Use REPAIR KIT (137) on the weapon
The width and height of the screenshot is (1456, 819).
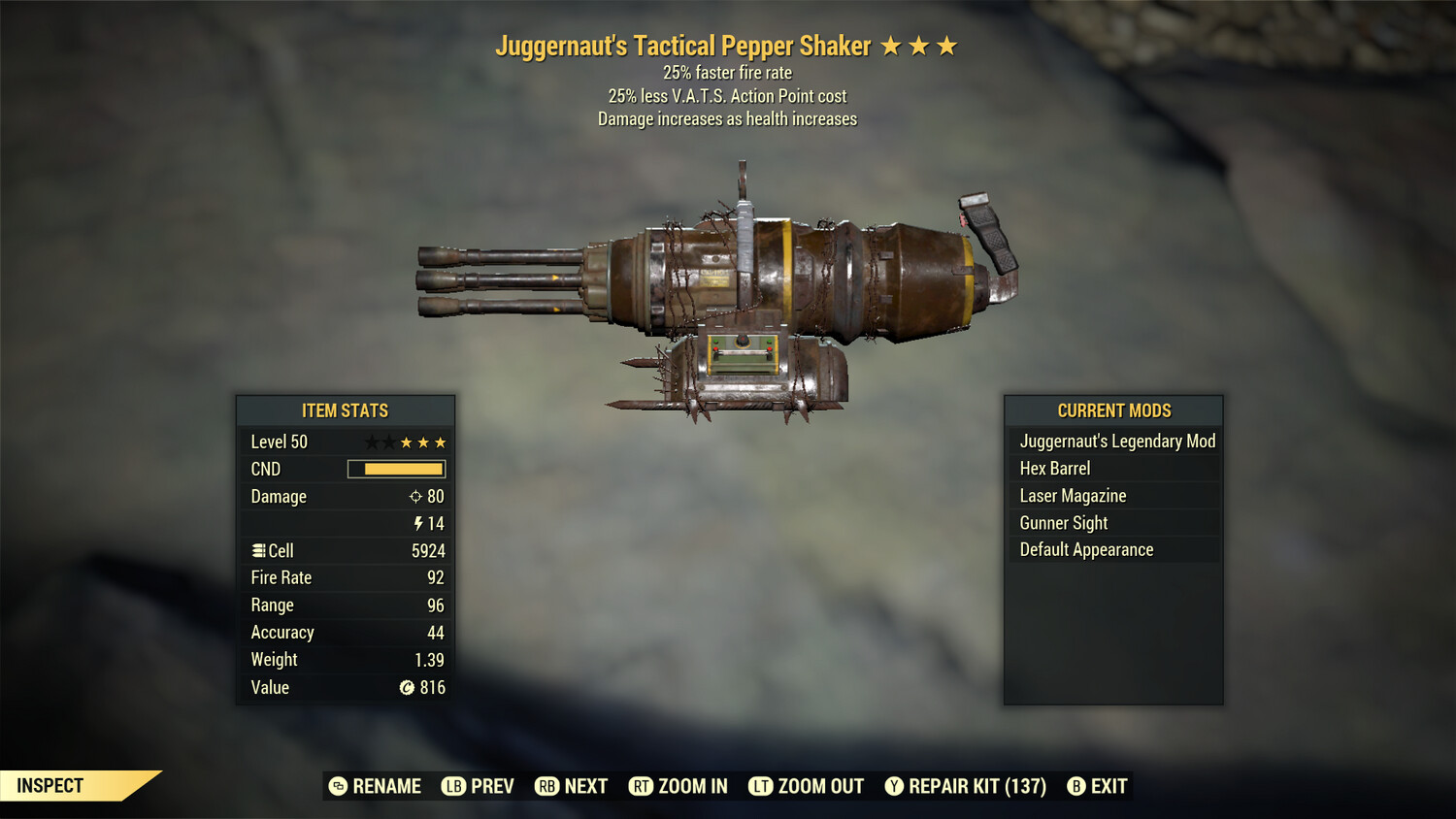[x=976, y=786]
